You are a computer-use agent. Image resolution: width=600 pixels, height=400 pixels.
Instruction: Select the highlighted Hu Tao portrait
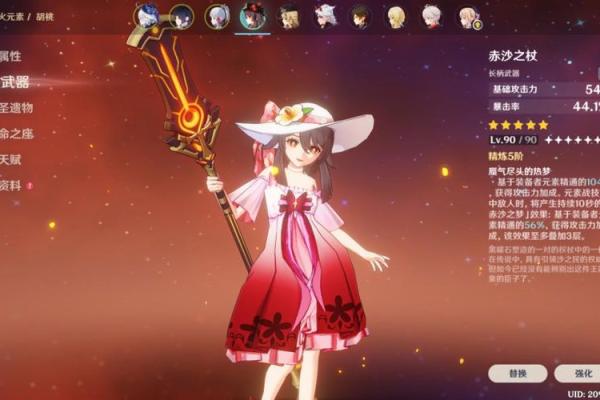pyautogui.click(x=251, y=16)
